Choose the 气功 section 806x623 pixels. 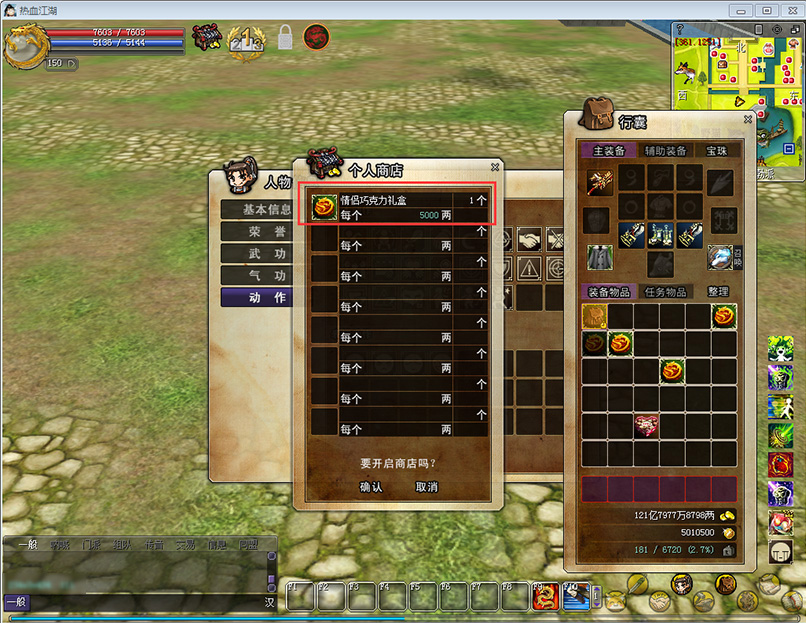point(257,275)
